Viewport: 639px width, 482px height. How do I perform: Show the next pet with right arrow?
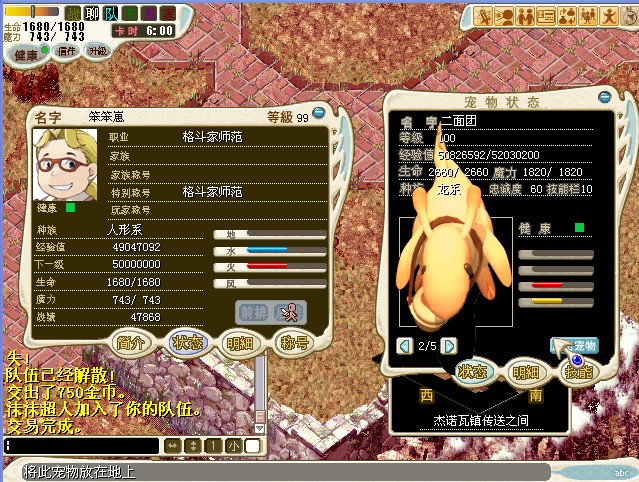450,346
